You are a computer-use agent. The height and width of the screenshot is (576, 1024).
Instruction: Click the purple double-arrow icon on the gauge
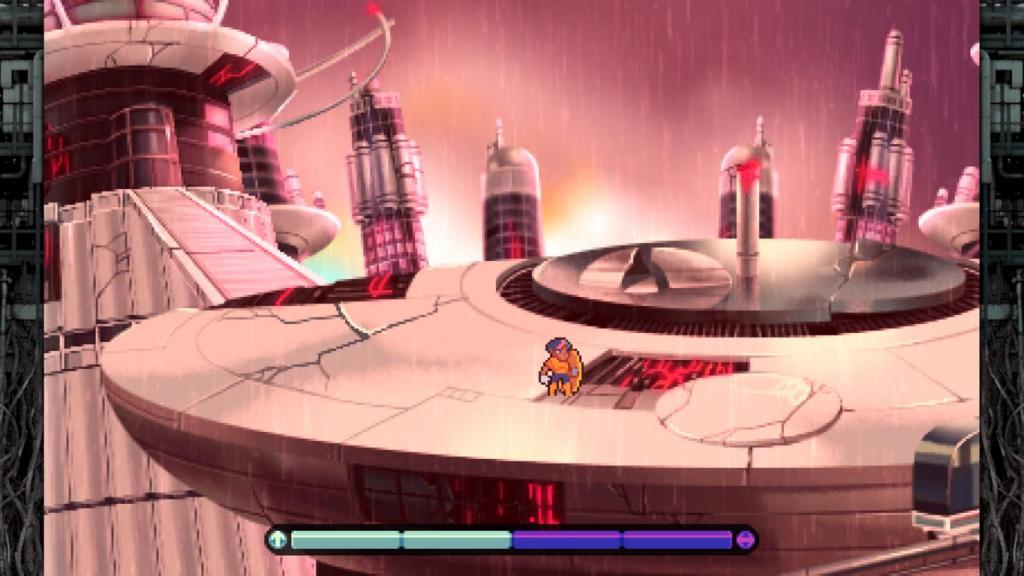(745, 540)
